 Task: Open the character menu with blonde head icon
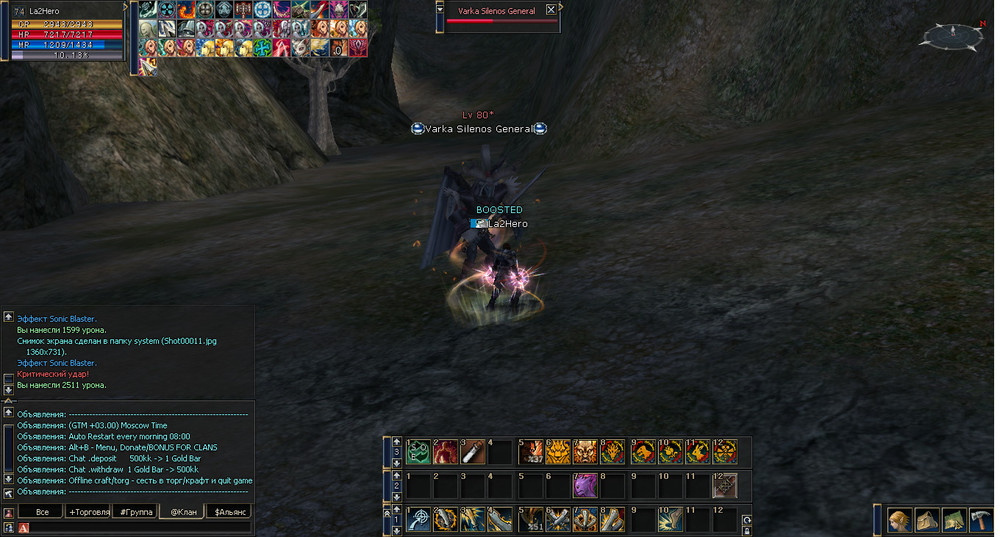click(x=898, y=520)
